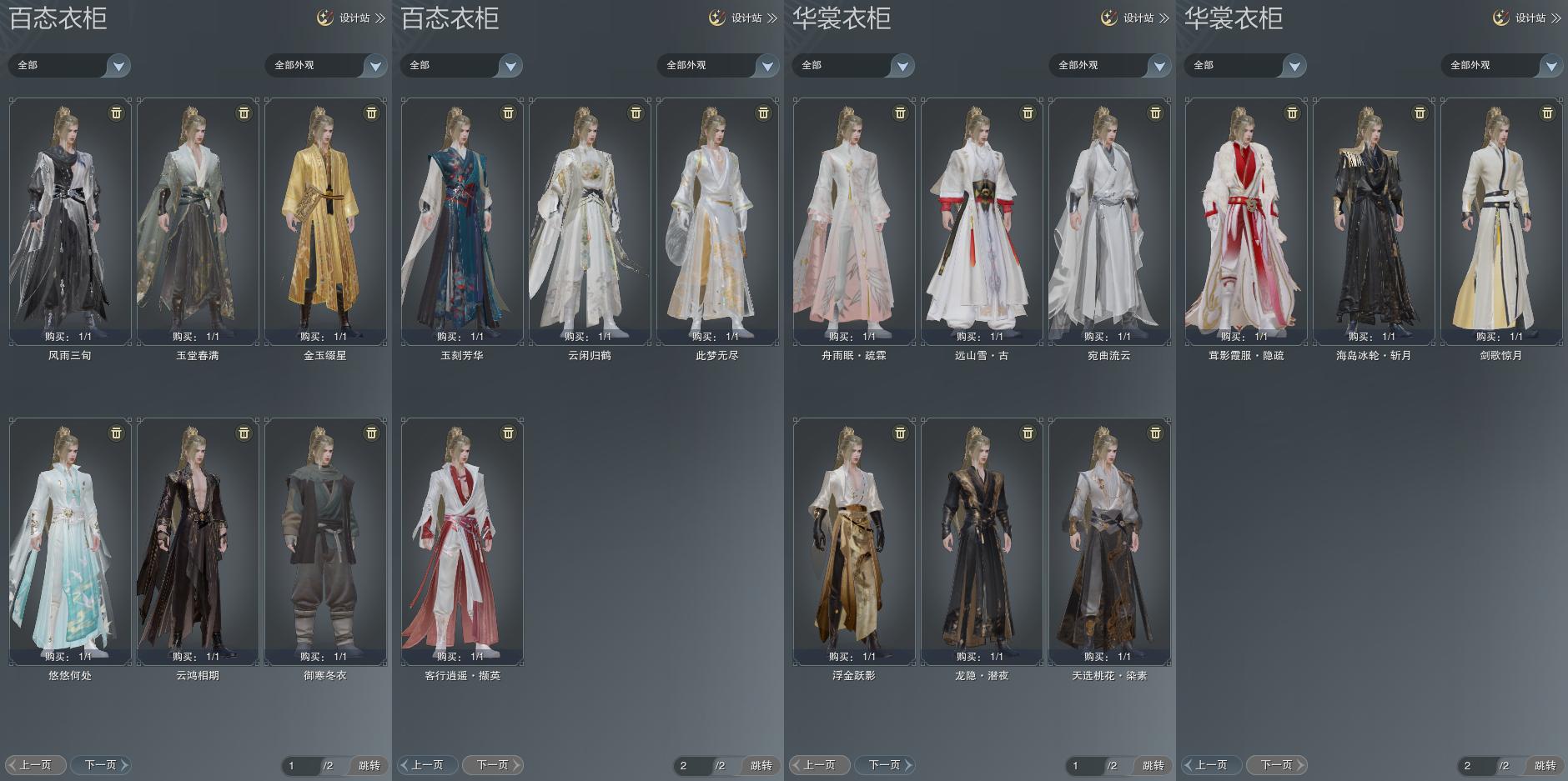1568x781 pixels.
Task: Delete the 宛曲流云 outfit via trash icon
Action: 1155,113
